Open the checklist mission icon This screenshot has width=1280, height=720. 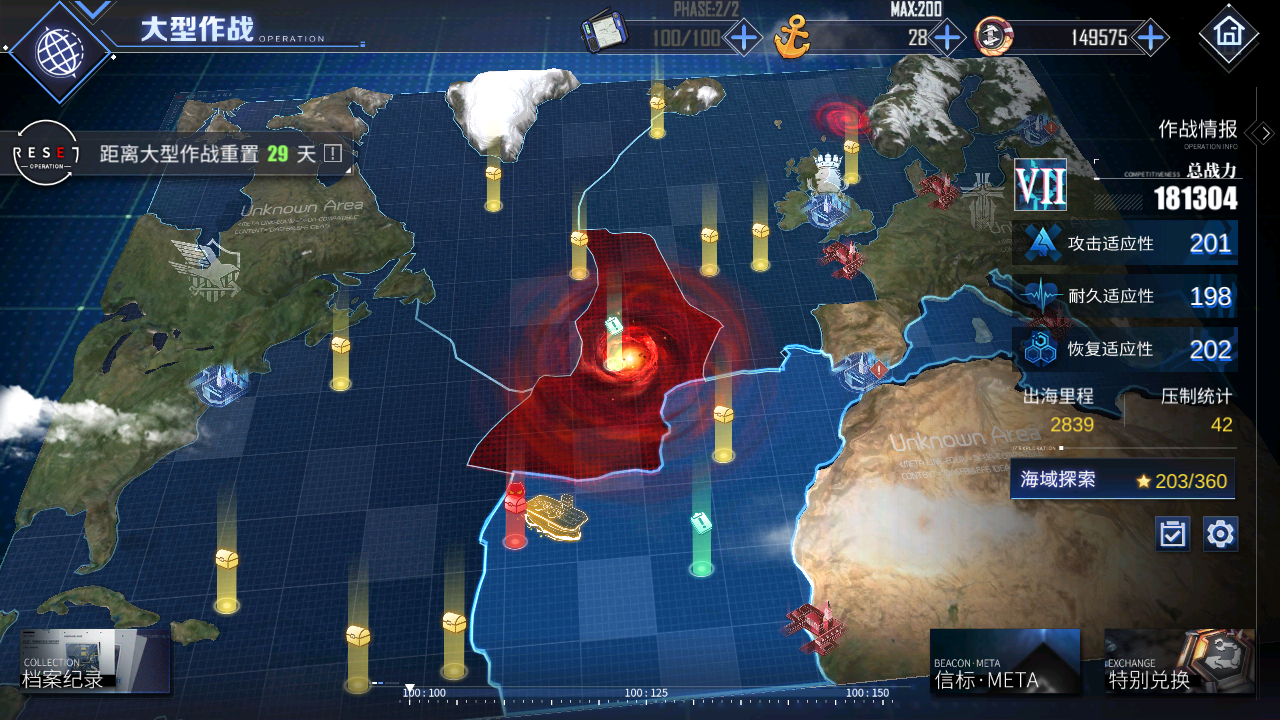click(x=1172, y=534)
